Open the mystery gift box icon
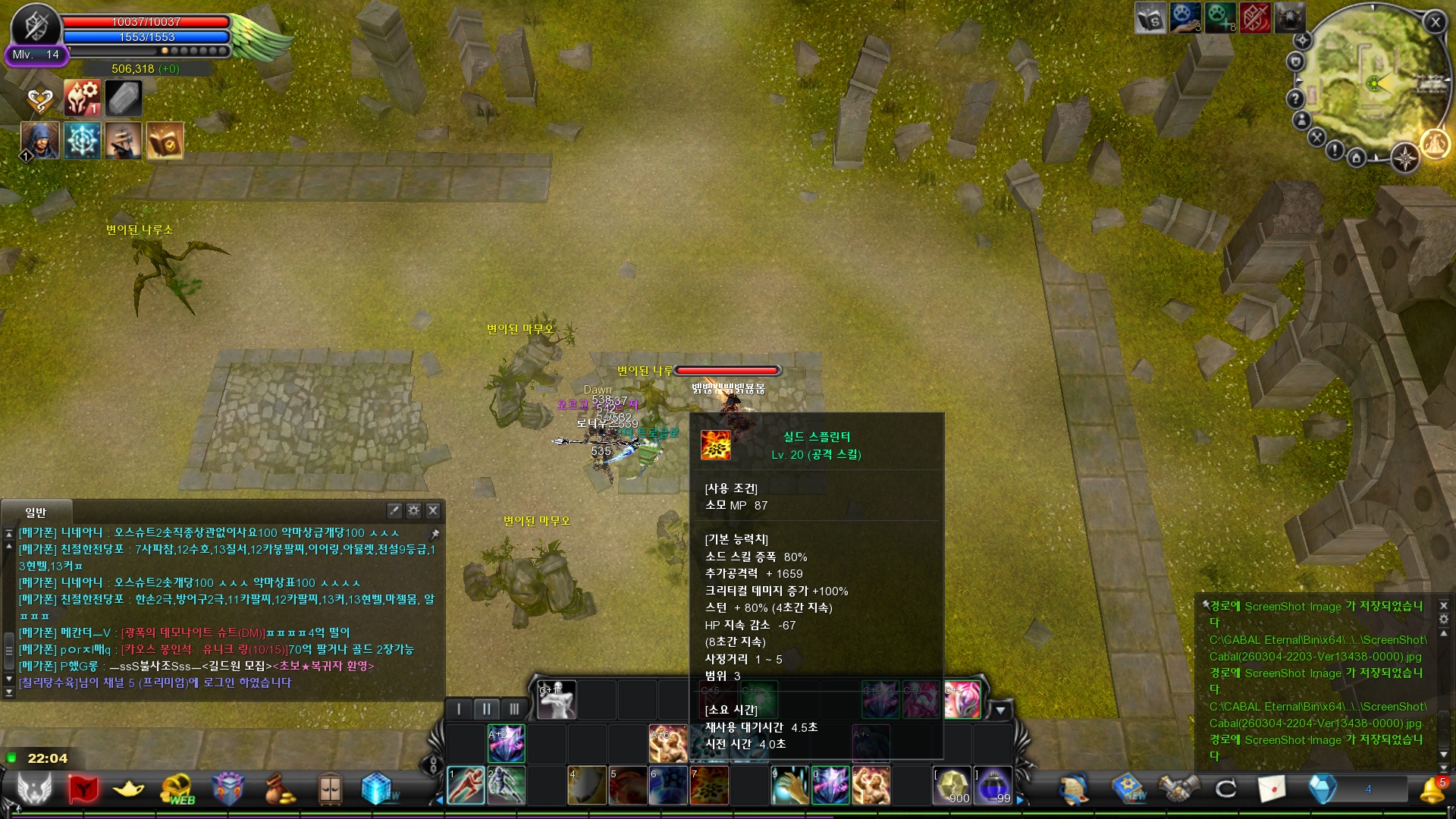 point(227,789)
